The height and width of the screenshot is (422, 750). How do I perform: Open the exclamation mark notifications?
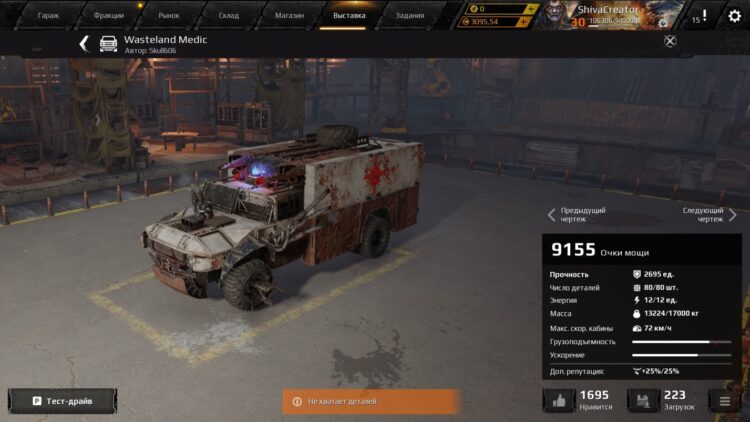[704, 15]
